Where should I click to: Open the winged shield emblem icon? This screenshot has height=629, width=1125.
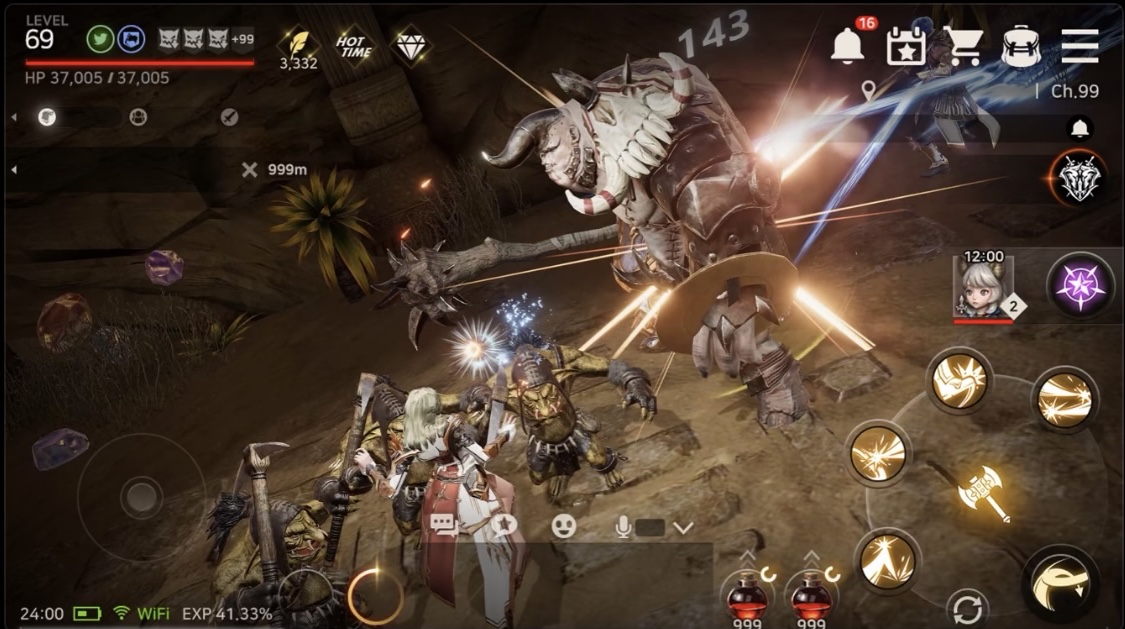tap(1079, 180)
